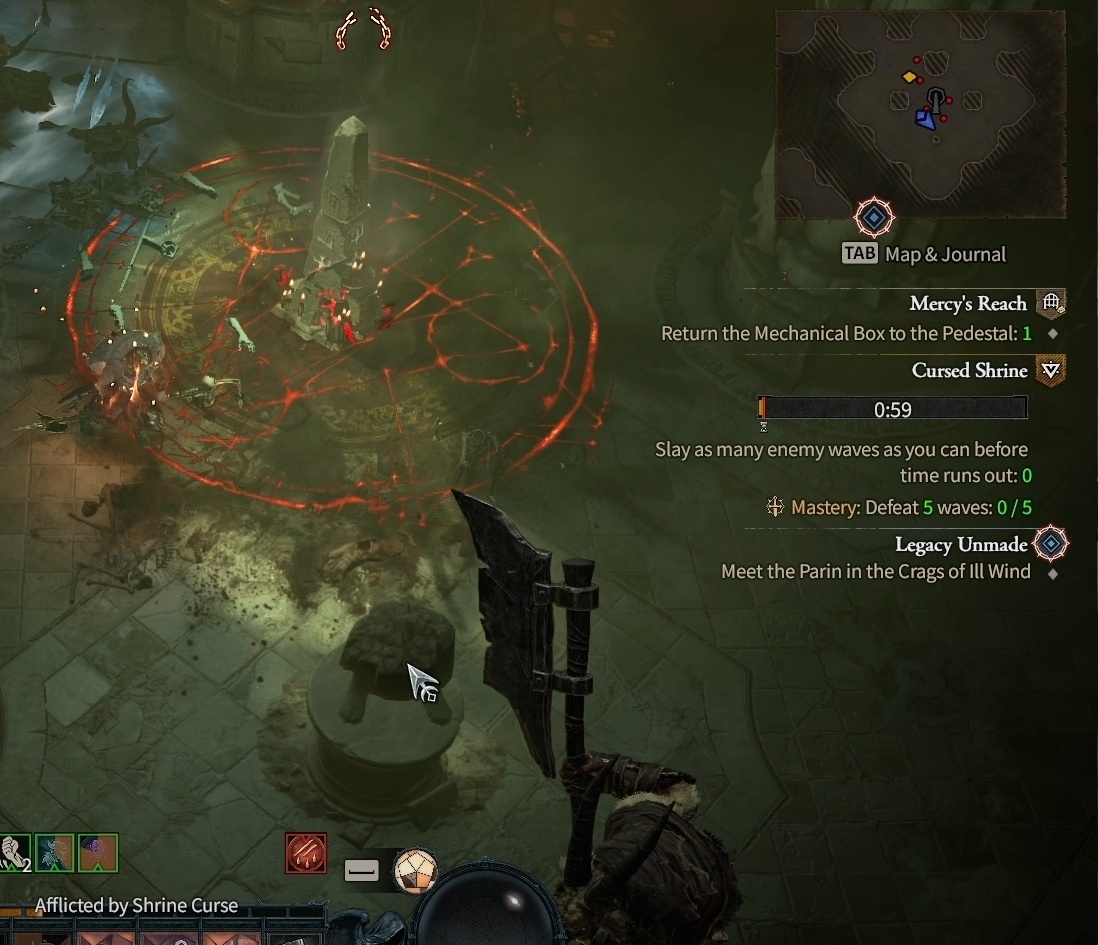Image resolution: width=1098 pixels, height=945 pixels.
Task: Select the Mastery defeat 5 waves objective
Action: point(897,508)
